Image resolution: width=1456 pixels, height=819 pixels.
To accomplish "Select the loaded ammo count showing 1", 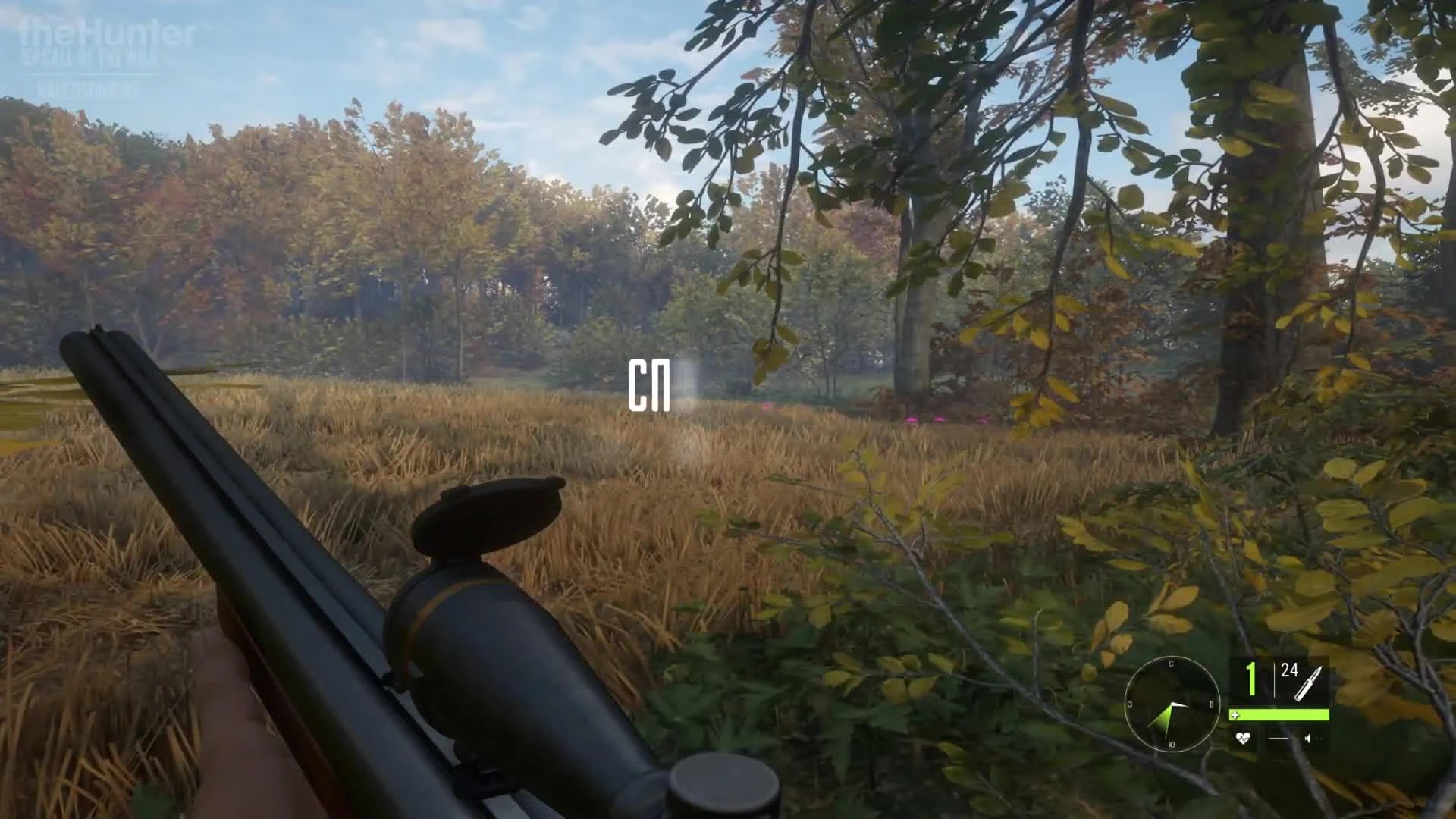I will [x=1250, y=677].
